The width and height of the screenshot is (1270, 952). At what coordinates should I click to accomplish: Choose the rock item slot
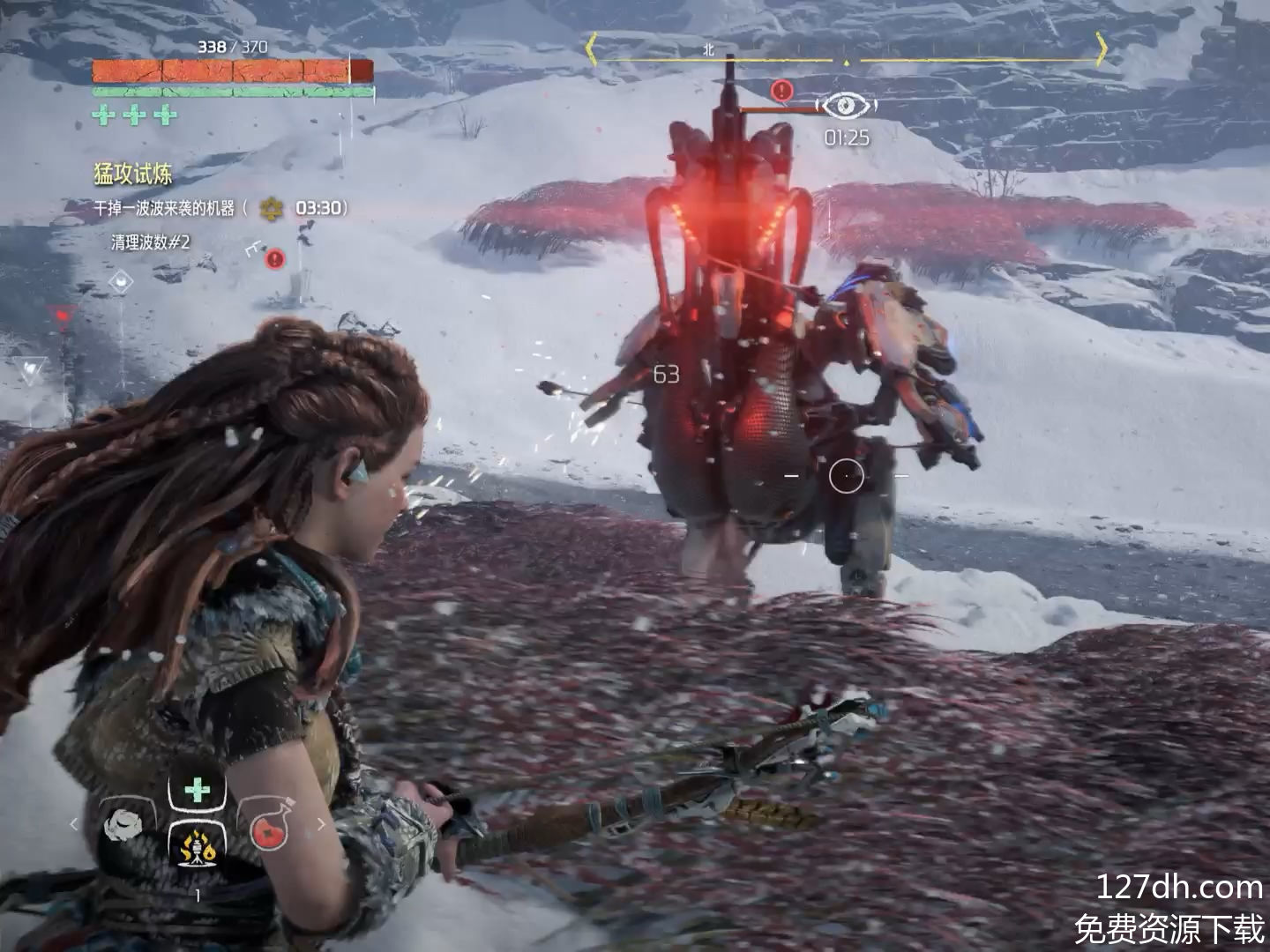point(122,826)
